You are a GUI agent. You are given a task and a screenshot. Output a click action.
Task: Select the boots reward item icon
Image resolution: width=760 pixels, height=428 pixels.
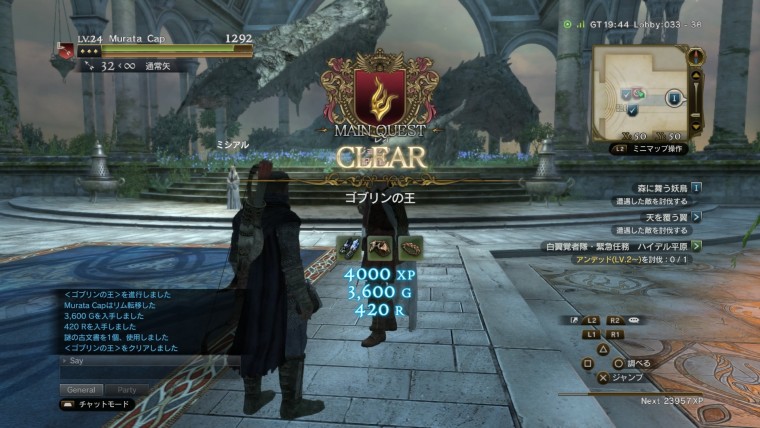click(350, 247)
